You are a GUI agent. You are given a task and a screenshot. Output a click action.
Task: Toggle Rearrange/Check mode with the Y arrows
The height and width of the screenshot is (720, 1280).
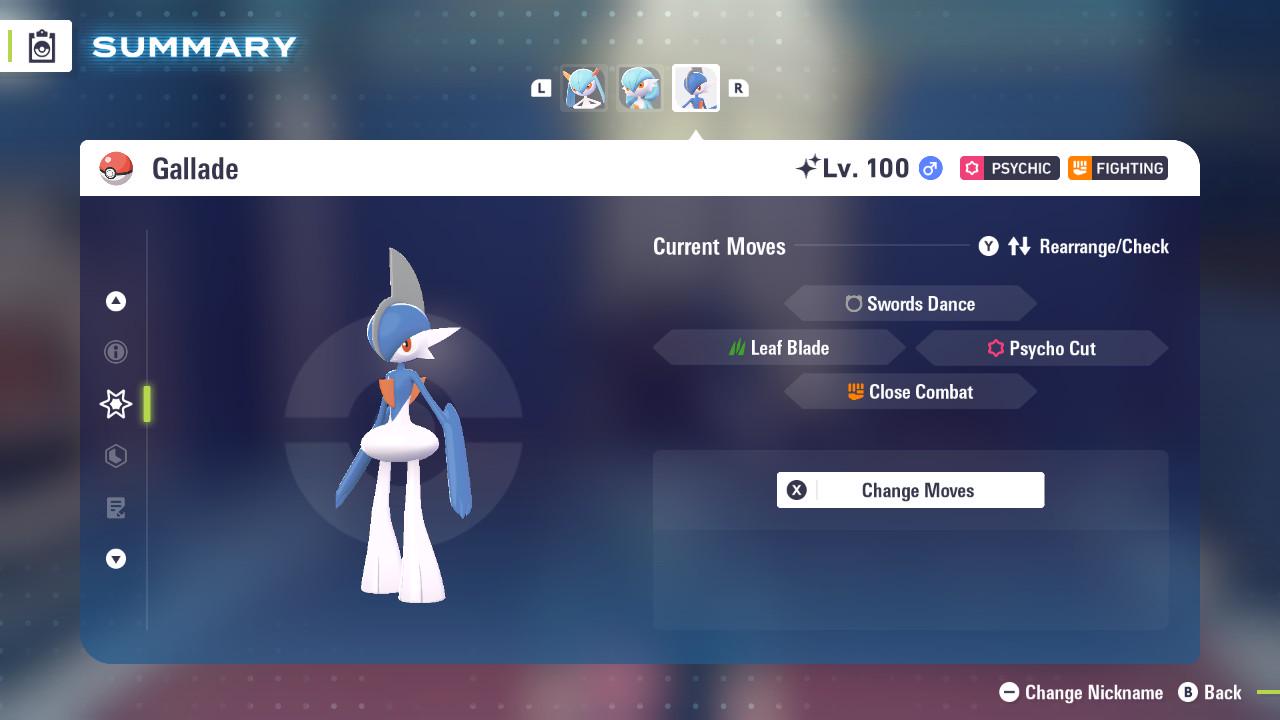pos(1019,246)
